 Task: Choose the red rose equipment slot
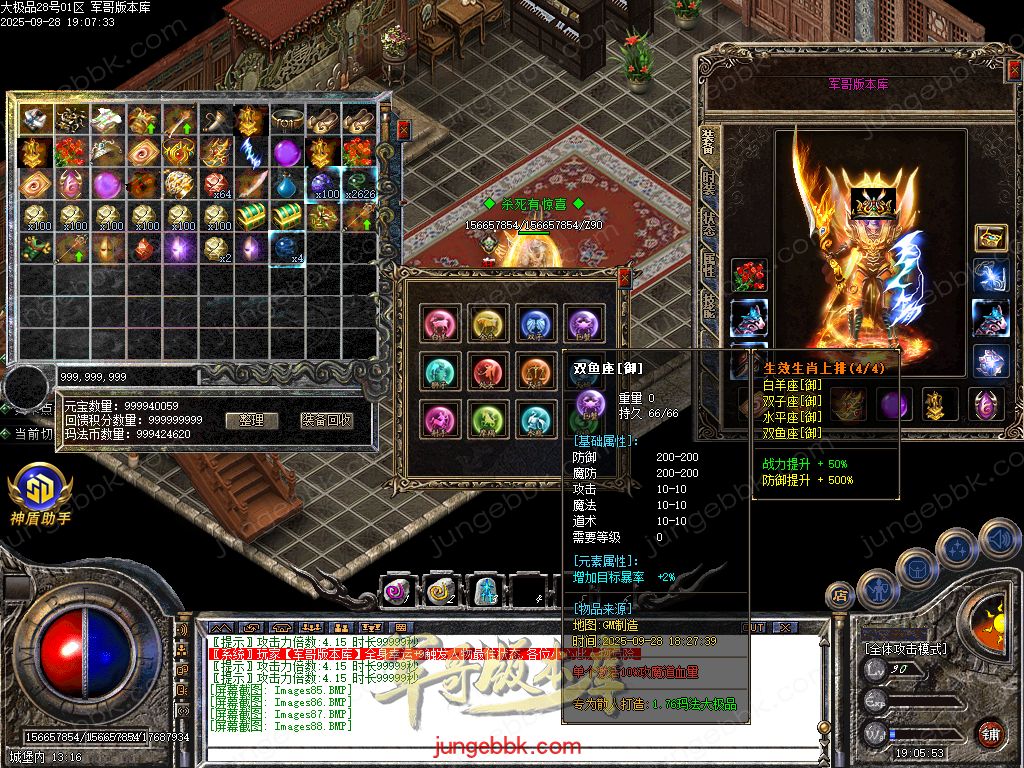tap(748, 275)
